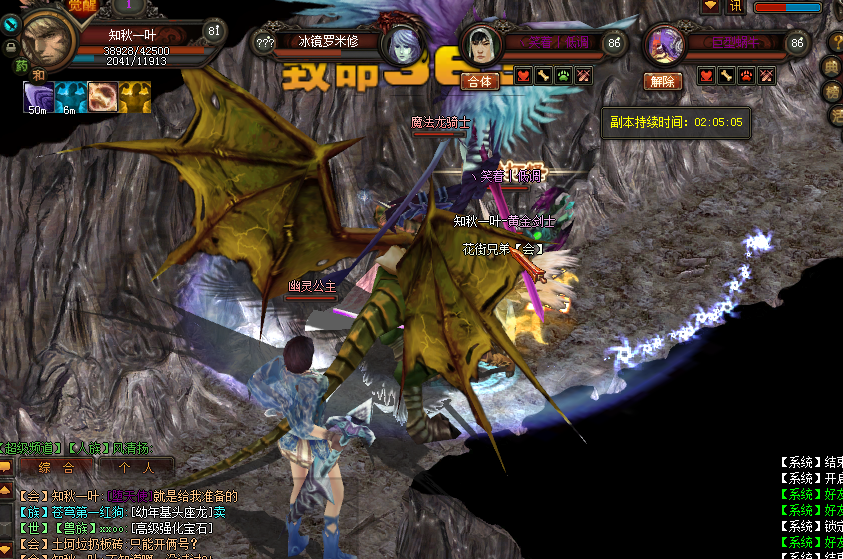843x559 pixels.
Task: Select the 巨型蜗牛 pet portrait
Action: pyautogui.click(x=664, y=45)
